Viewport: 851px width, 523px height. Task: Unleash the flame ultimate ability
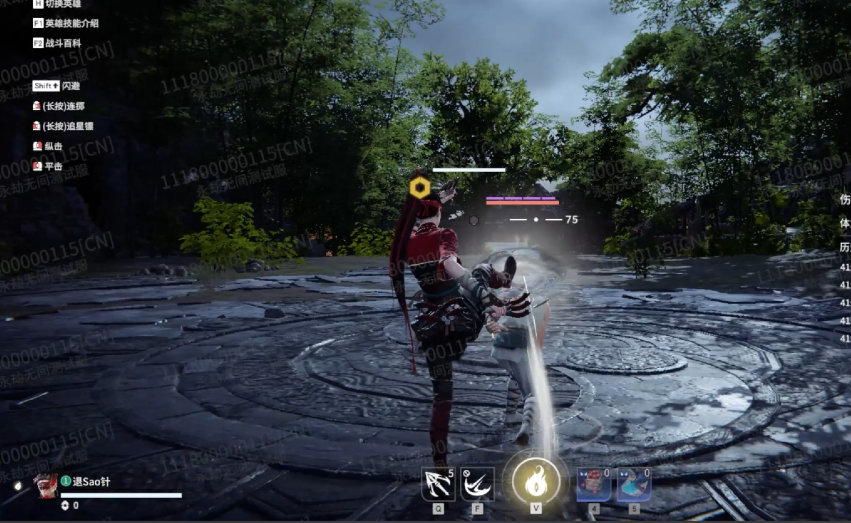click(536, 481)
